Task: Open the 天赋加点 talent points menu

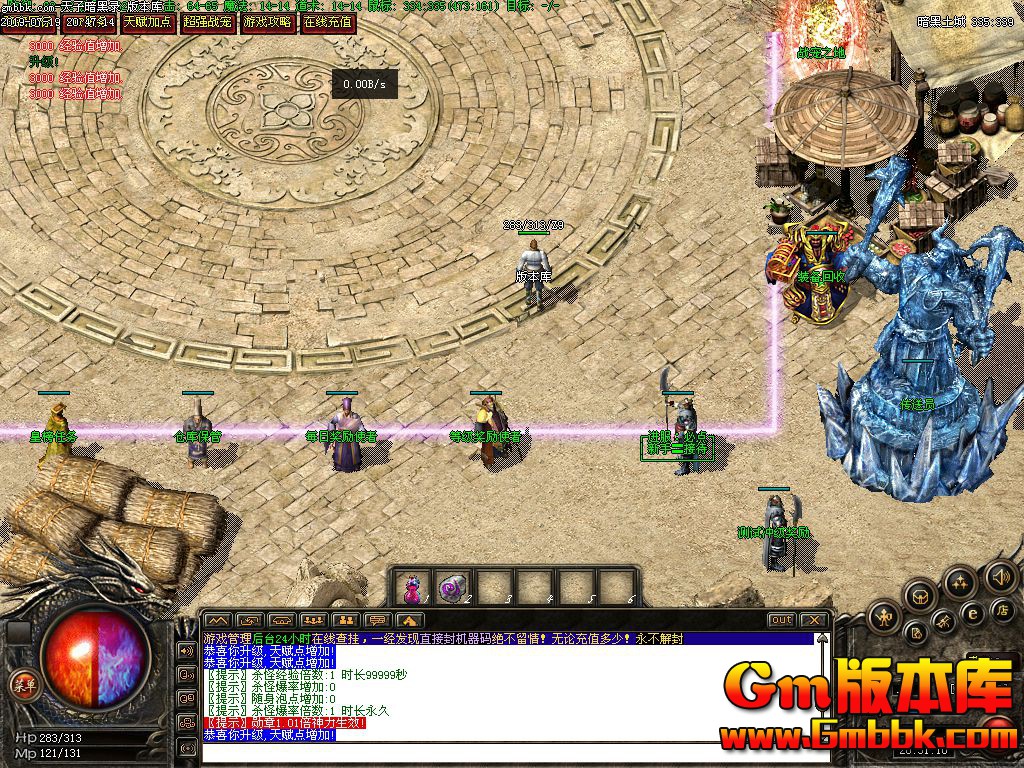Action: [148, 22]
